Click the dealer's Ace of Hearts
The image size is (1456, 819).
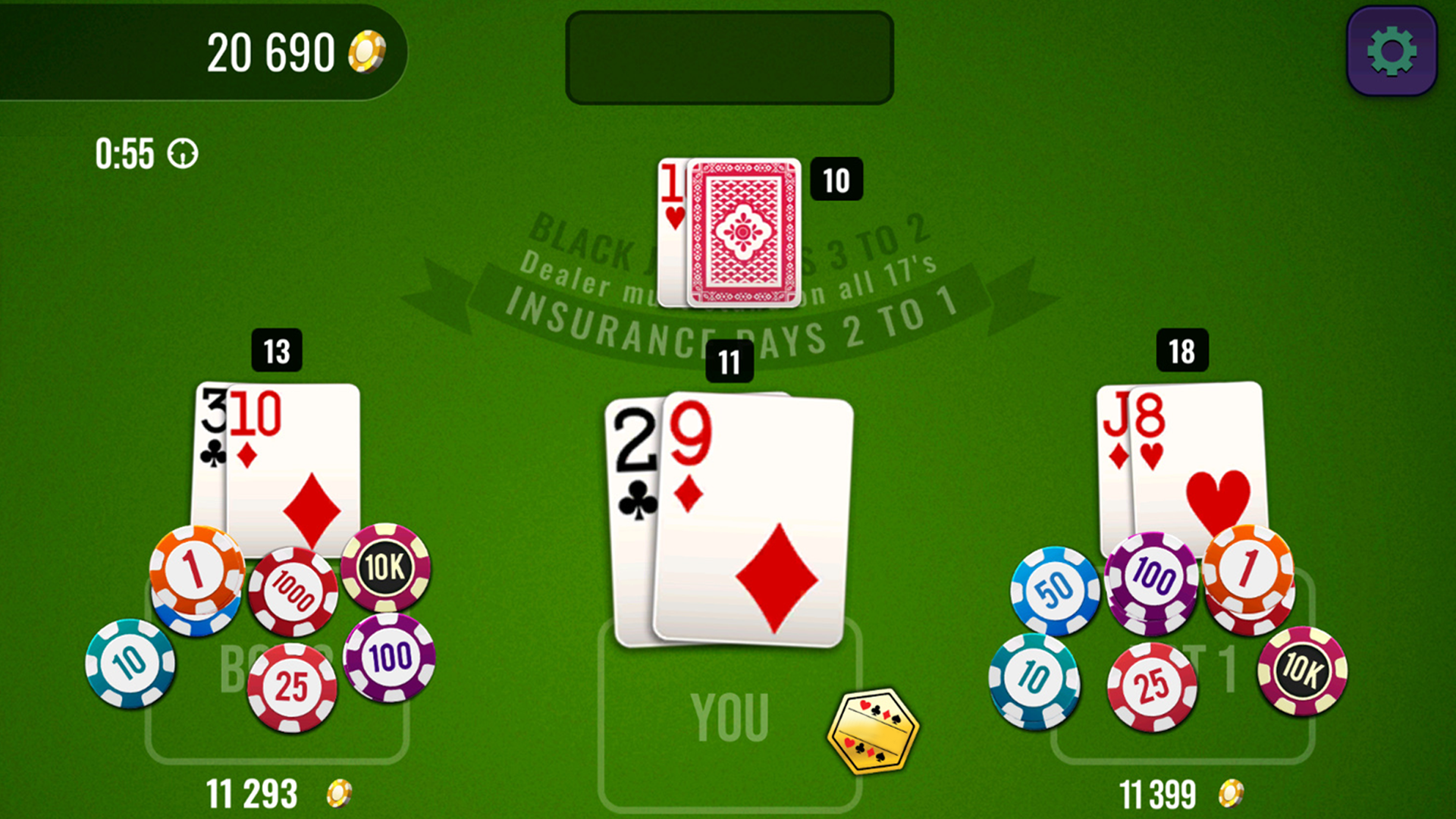pos(673,193)
